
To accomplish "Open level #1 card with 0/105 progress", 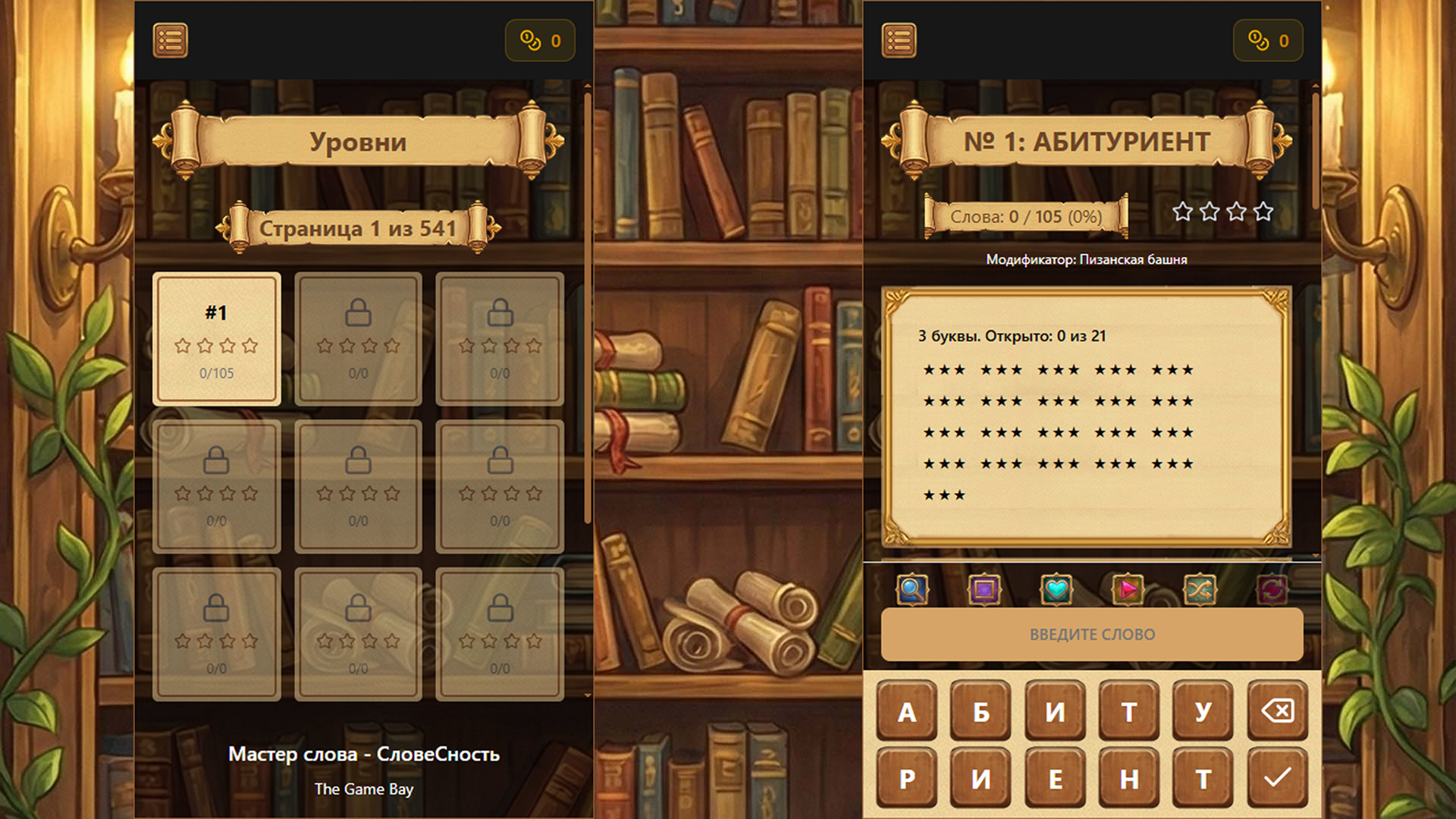I will 218,339.
